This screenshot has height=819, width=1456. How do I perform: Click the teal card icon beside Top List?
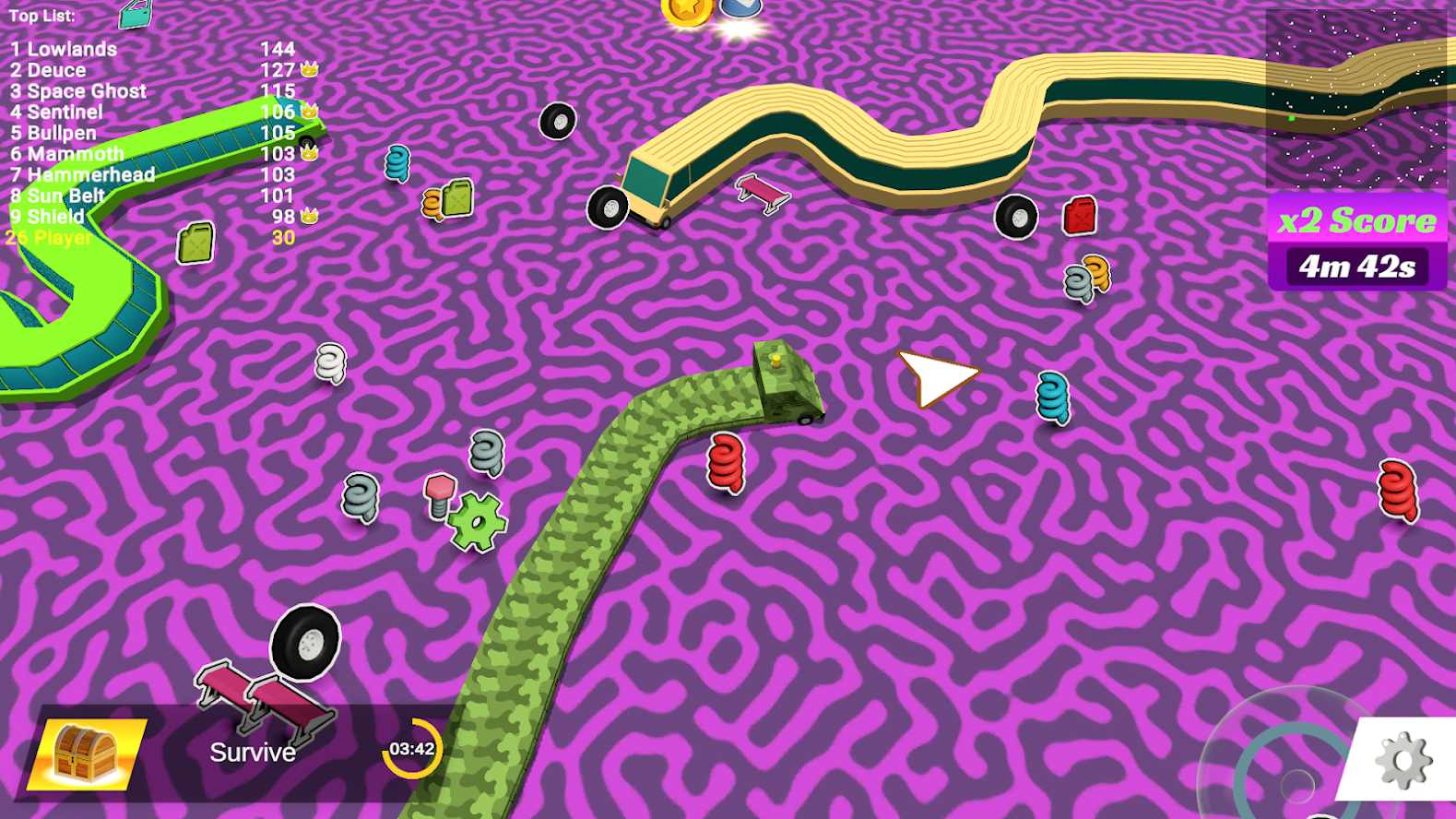tap(134, 15)
